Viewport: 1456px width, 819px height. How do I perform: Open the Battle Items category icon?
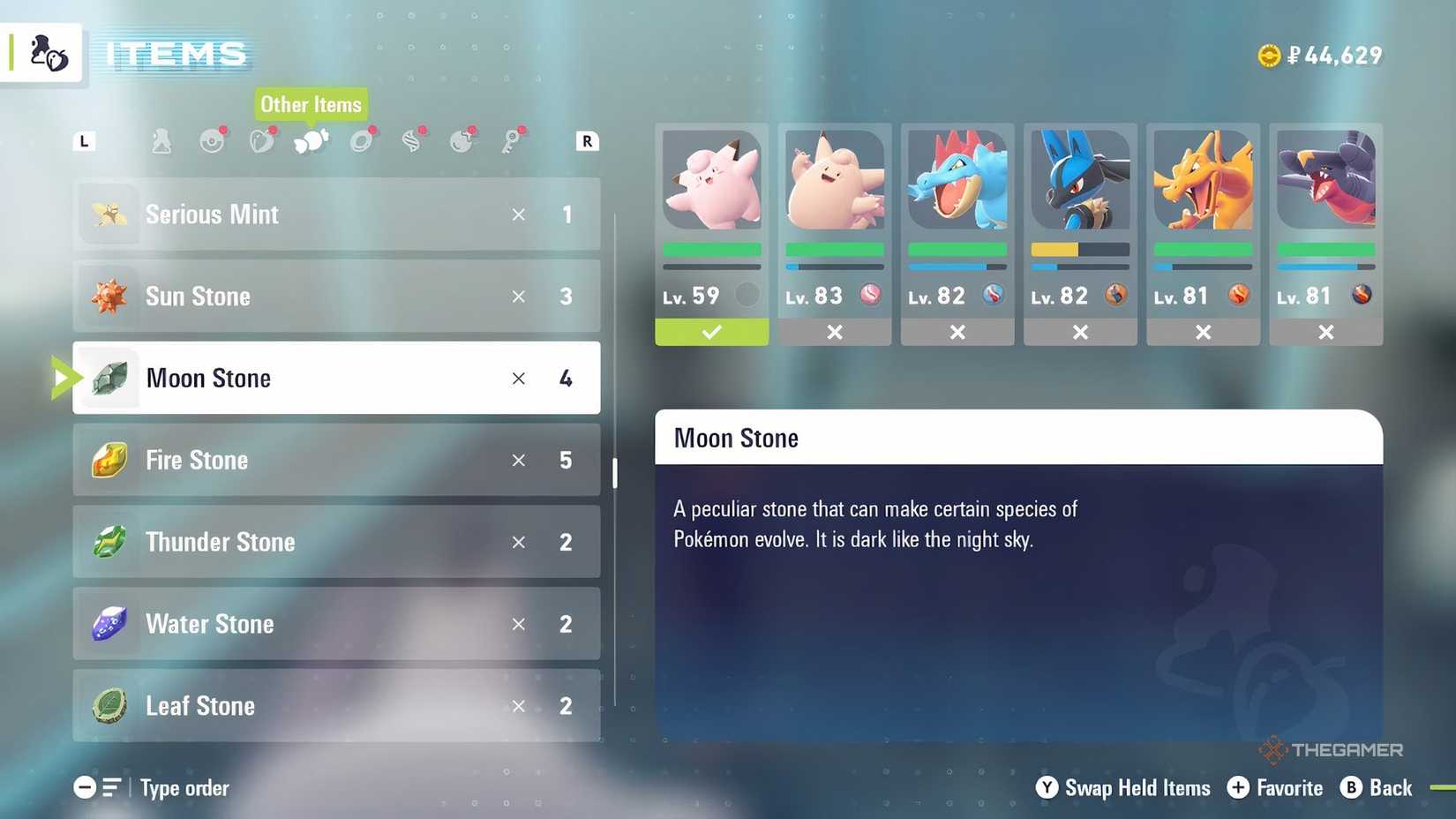[362, 140]
